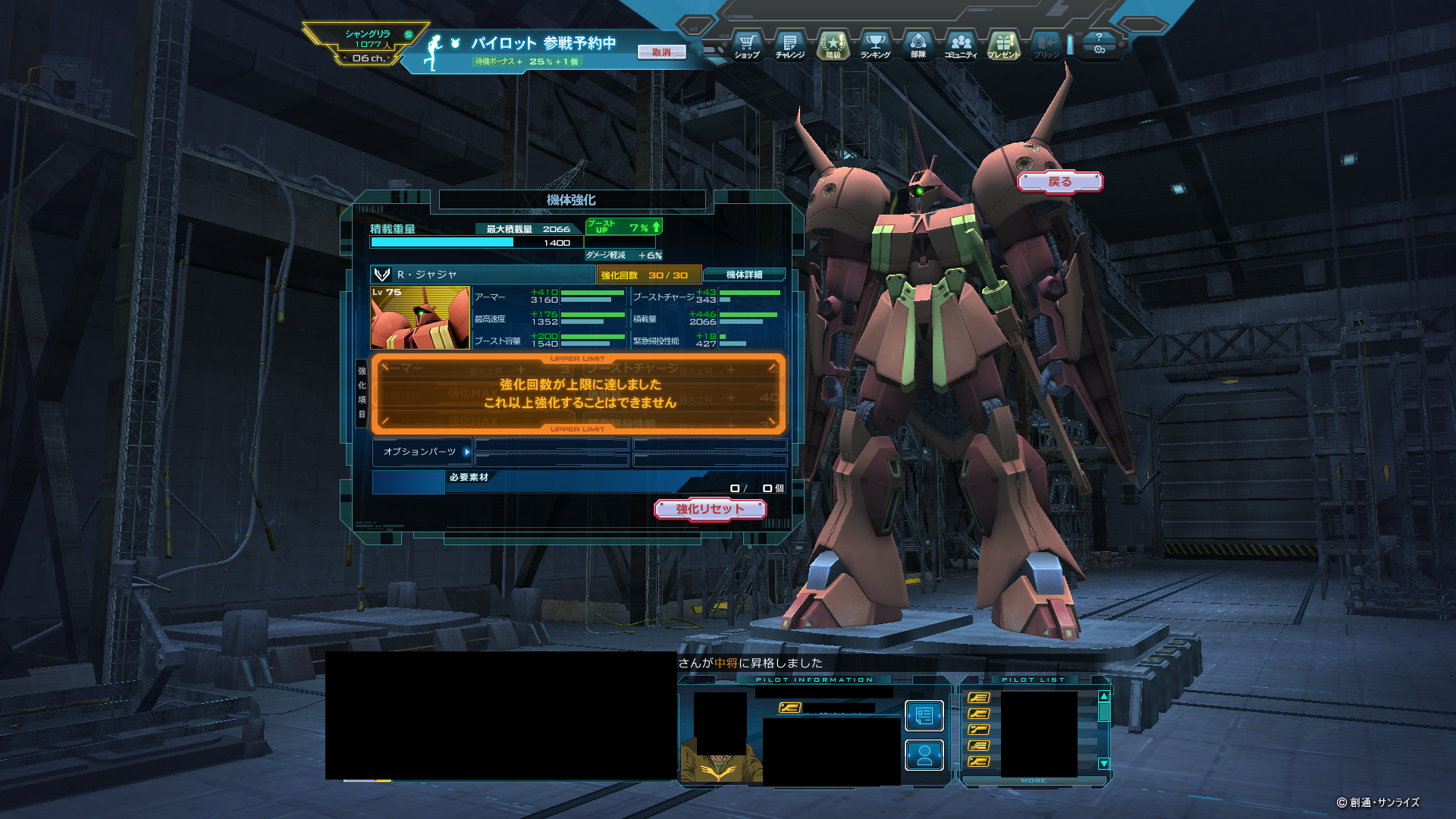Go back with the 戻る button
The image size is (1456, 819).
click(x=1059, y=182)
